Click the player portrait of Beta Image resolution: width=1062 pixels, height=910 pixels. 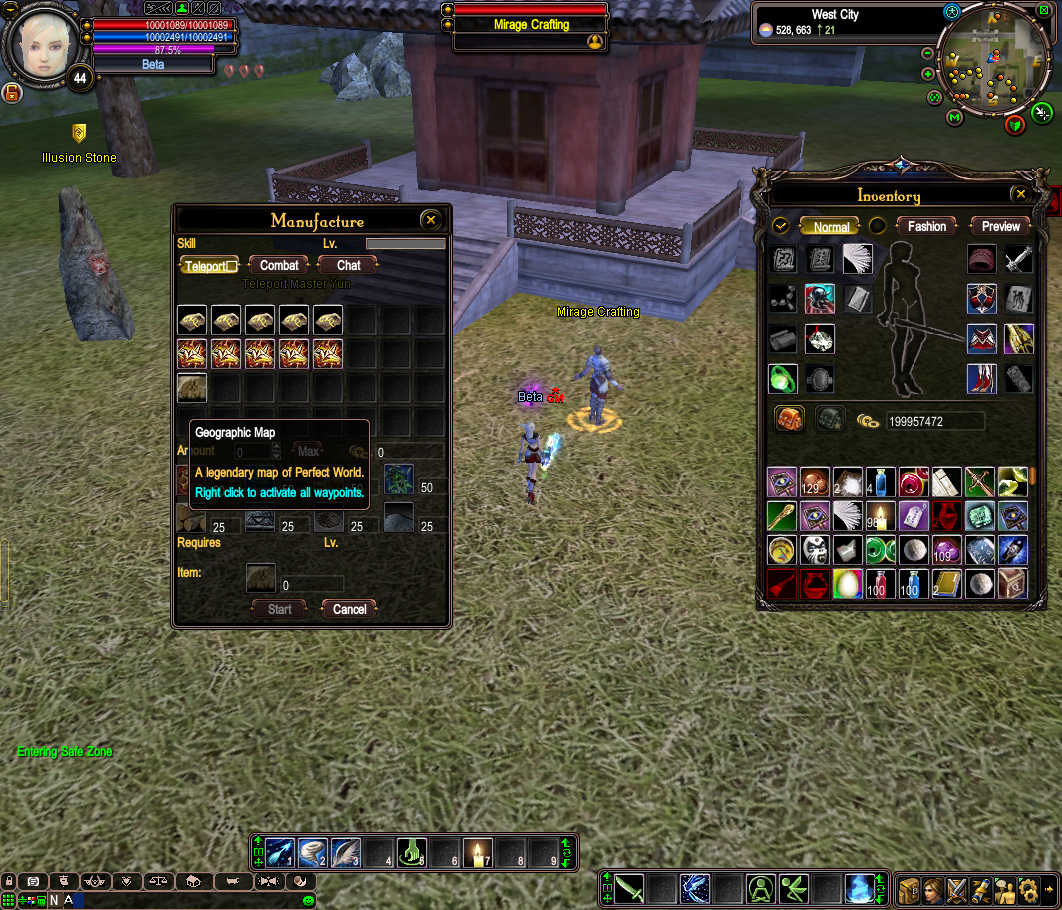(42, 42)
